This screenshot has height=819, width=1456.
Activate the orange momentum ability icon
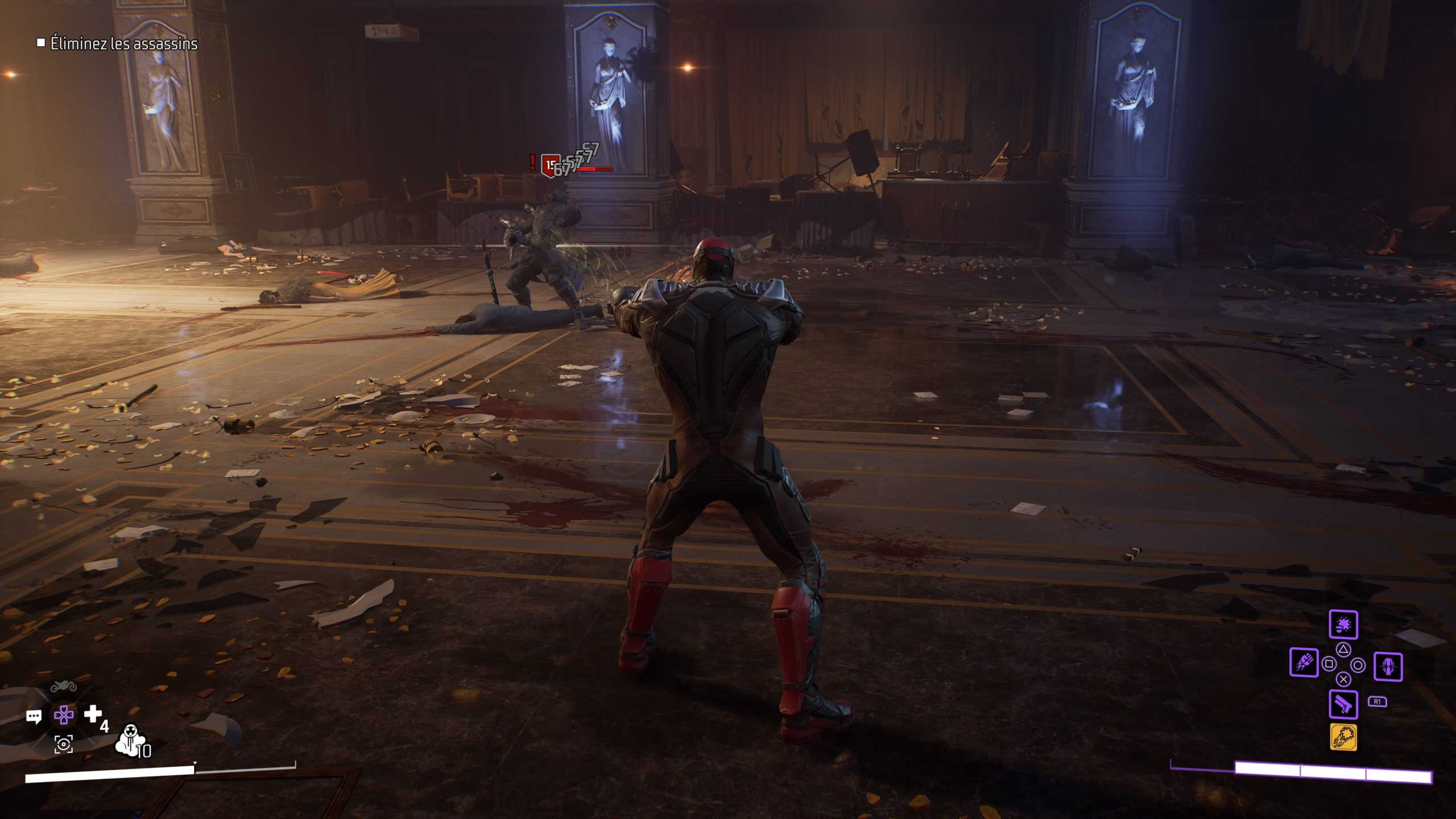click(1343, 738)
